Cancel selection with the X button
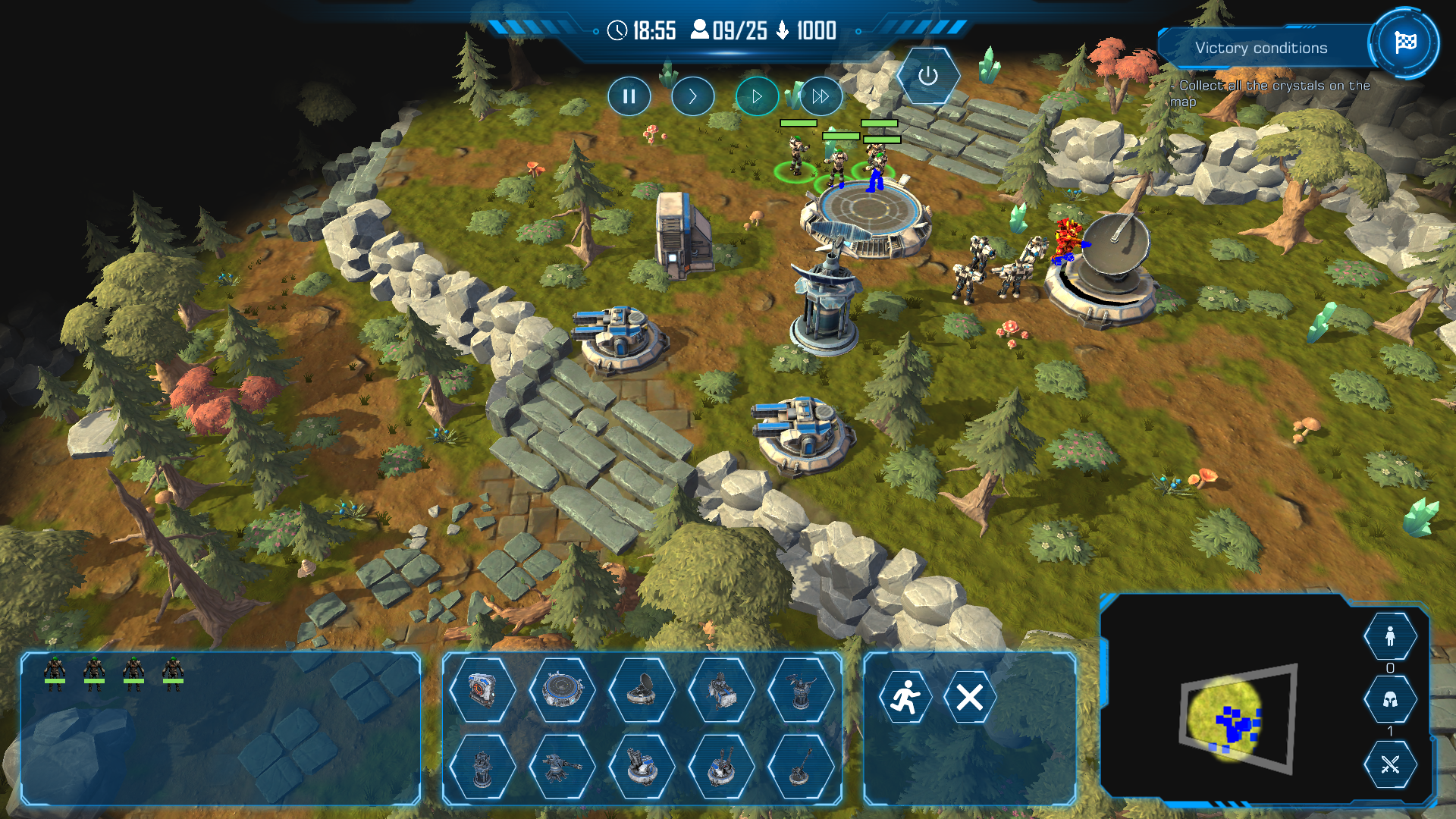 coord(969,697)
